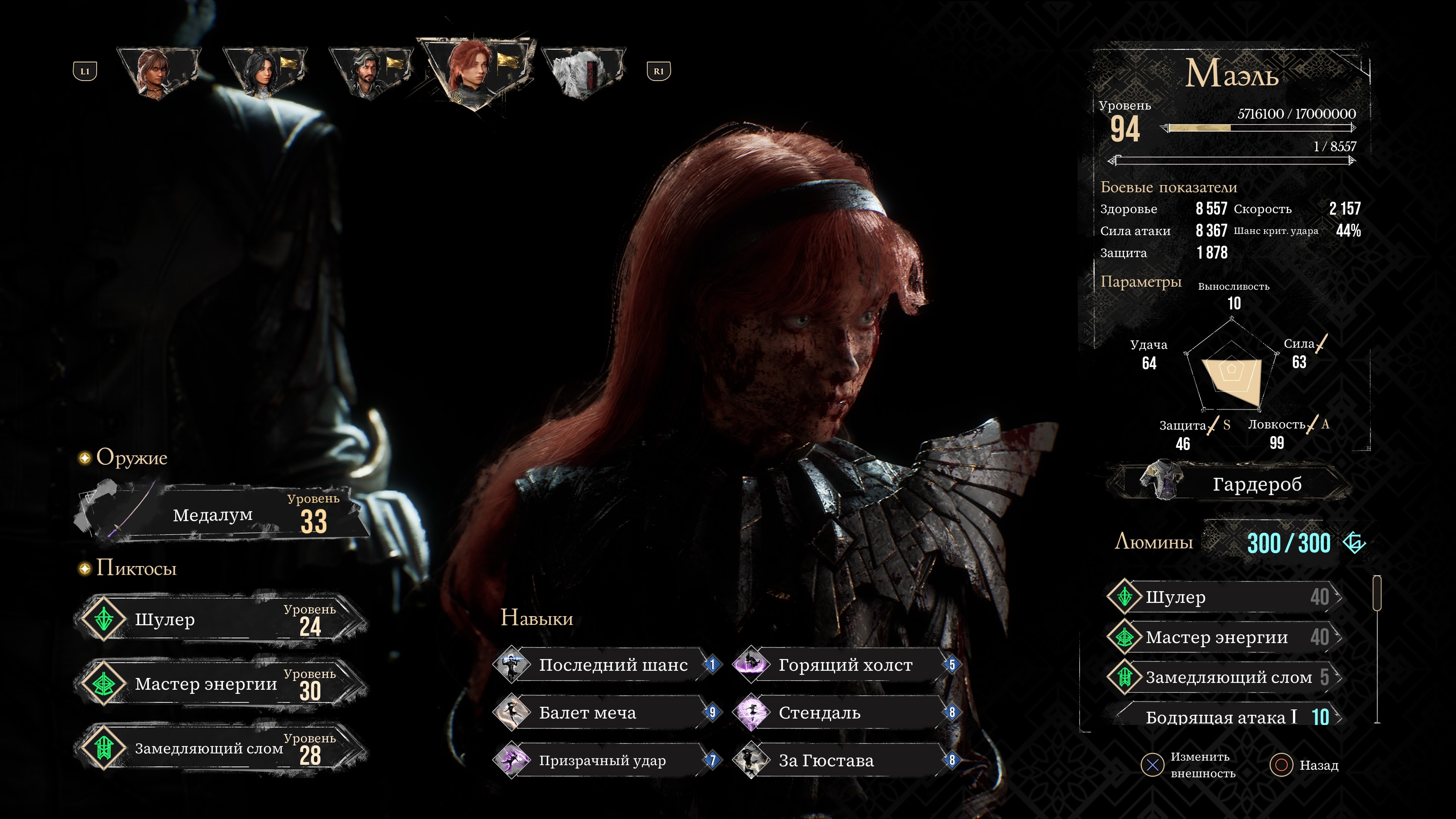Open the Мастер энергии pictos slot, level 30
This screenshot has height=819, width=1456.
pyautogui.click(x=220, y=684)
